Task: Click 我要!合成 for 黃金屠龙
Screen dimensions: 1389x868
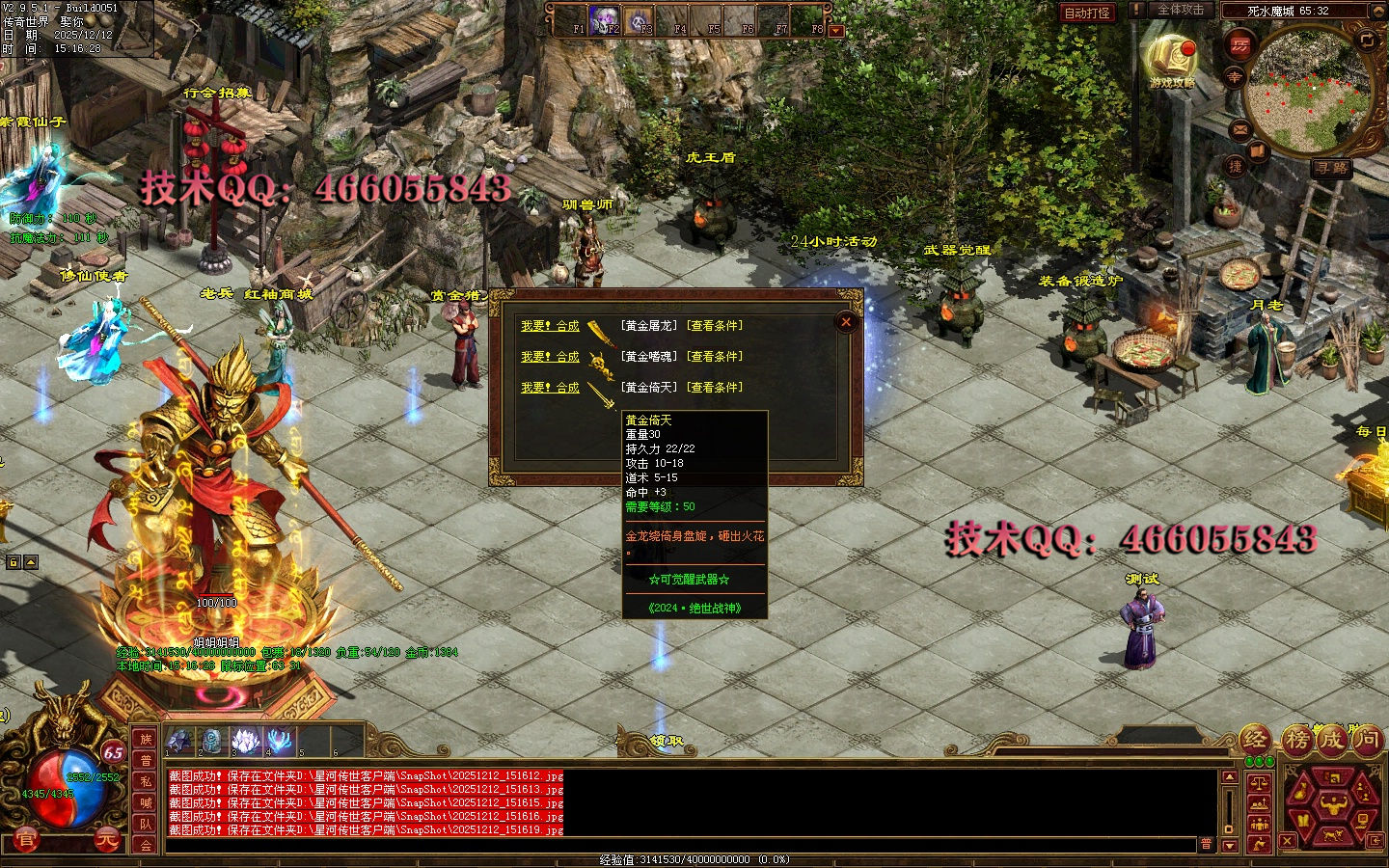Action: (550, 326)
